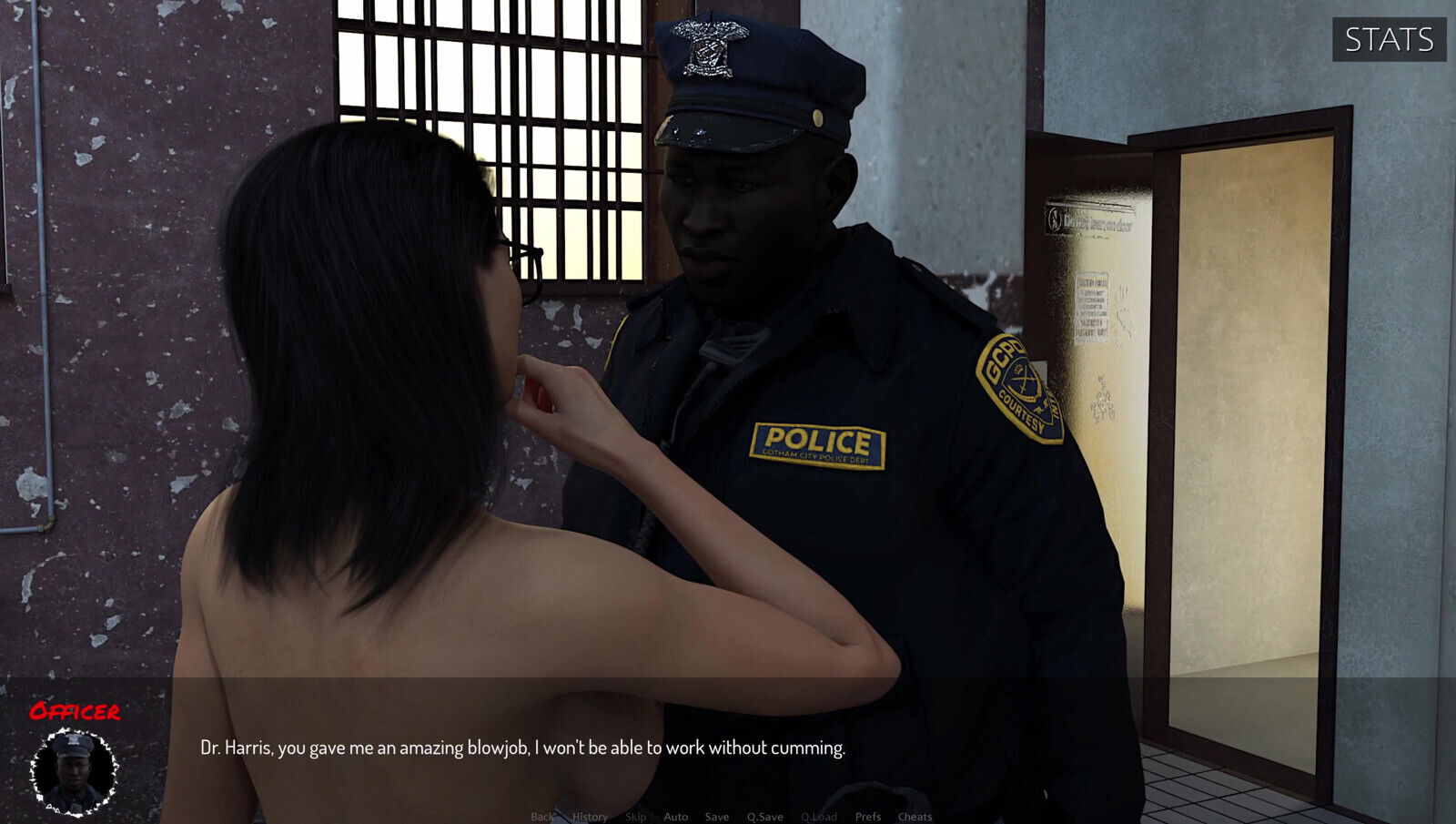Open the Cheats menu
1456x824 pixels.
(915, 817)
